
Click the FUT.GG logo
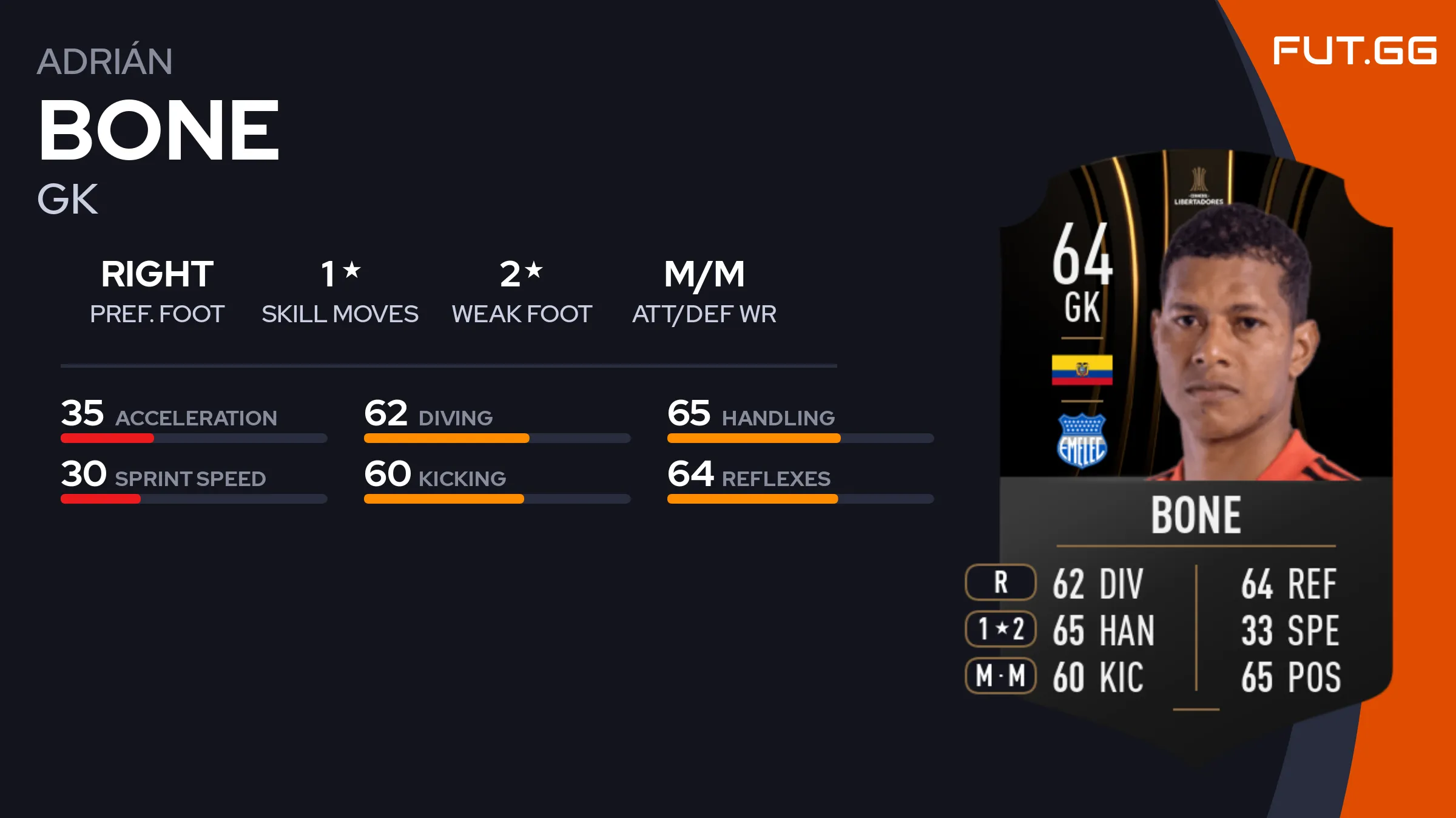(x=1354, y=50)
